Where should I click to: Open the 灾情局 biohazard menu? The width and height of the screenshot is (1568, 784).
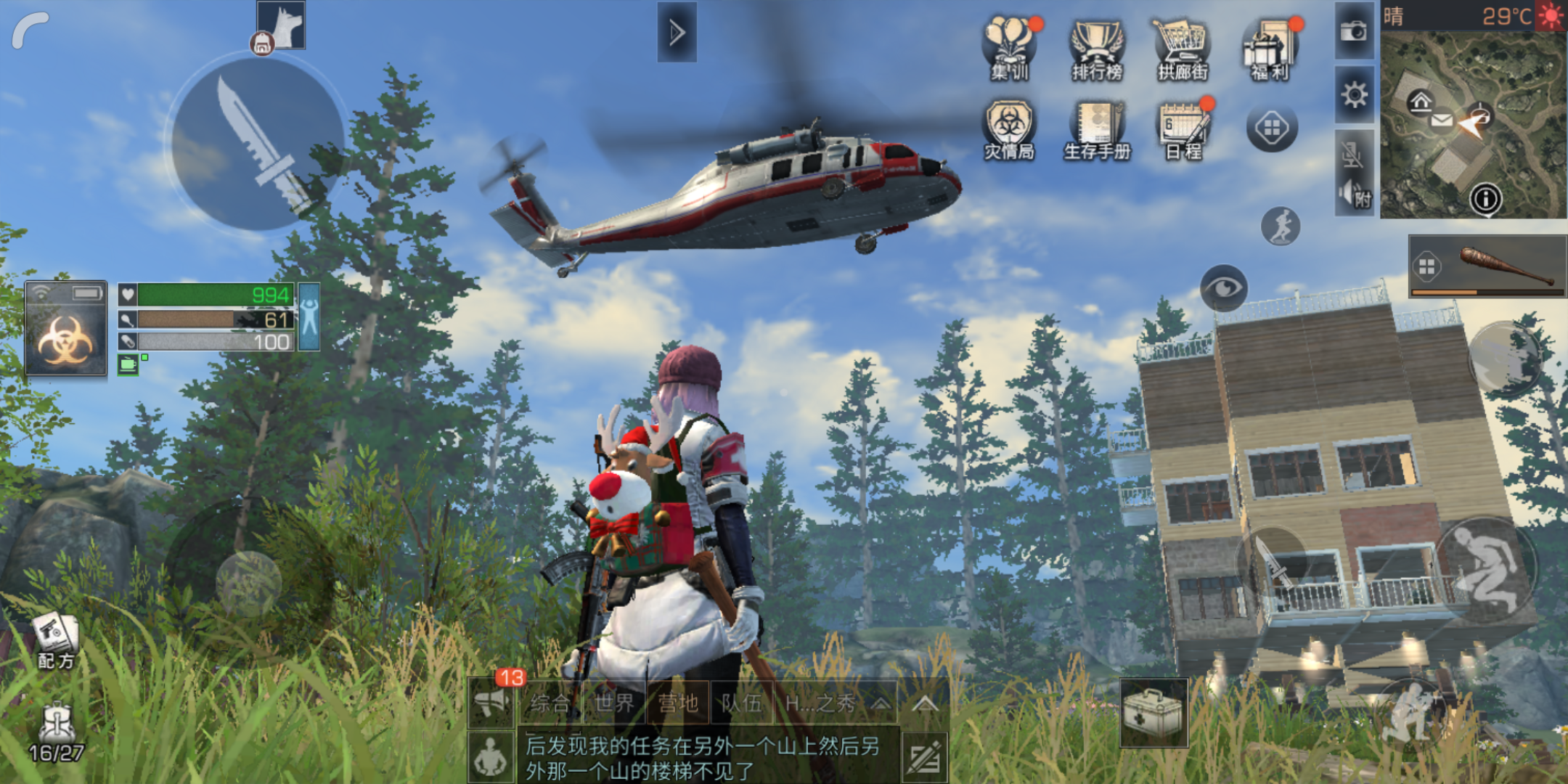click(x=1009, y=129)
